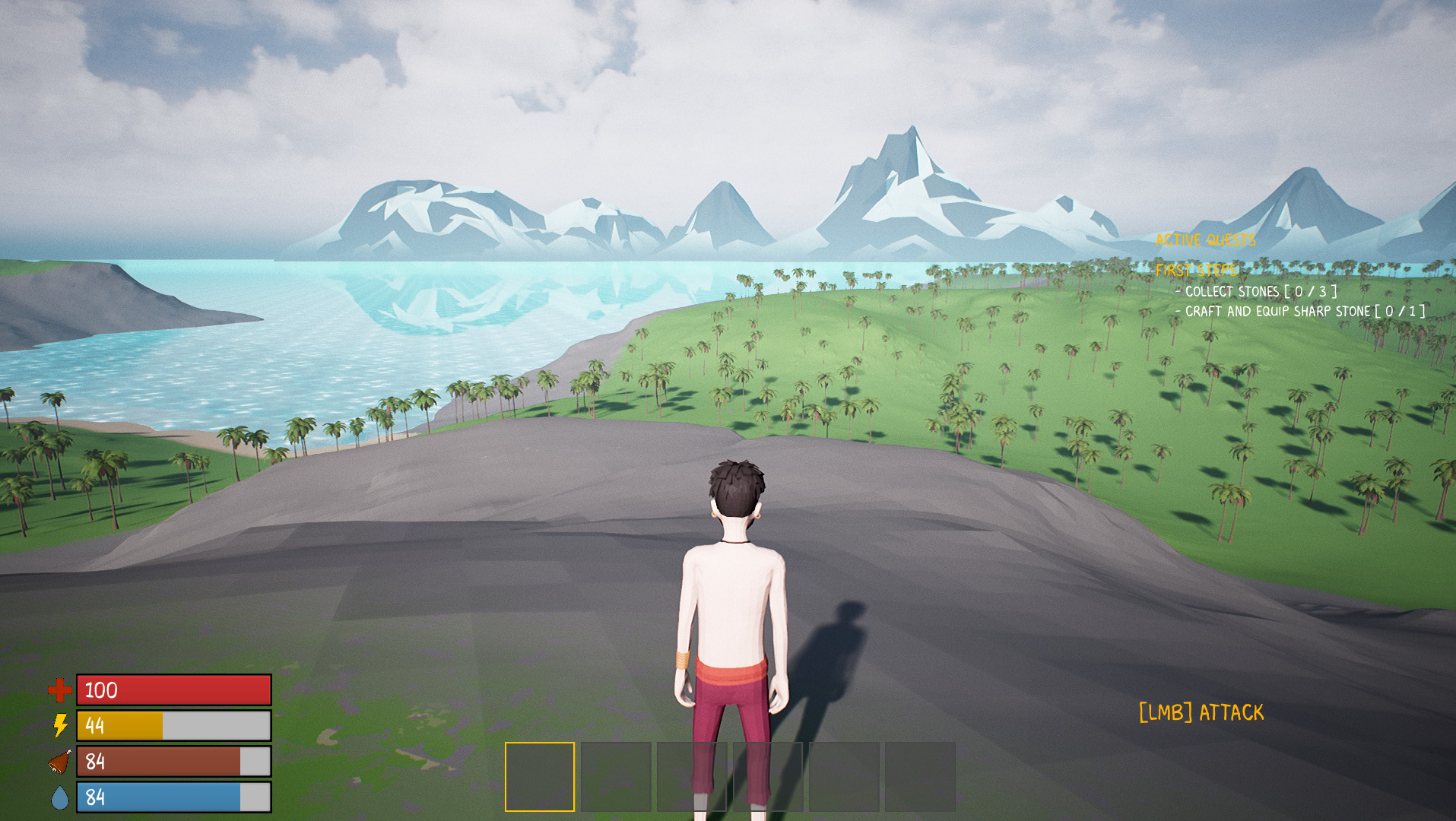Select the last hotbar slot
Image resolution: width=1456 pixels, height=821 pixels.
click(918, 772)
